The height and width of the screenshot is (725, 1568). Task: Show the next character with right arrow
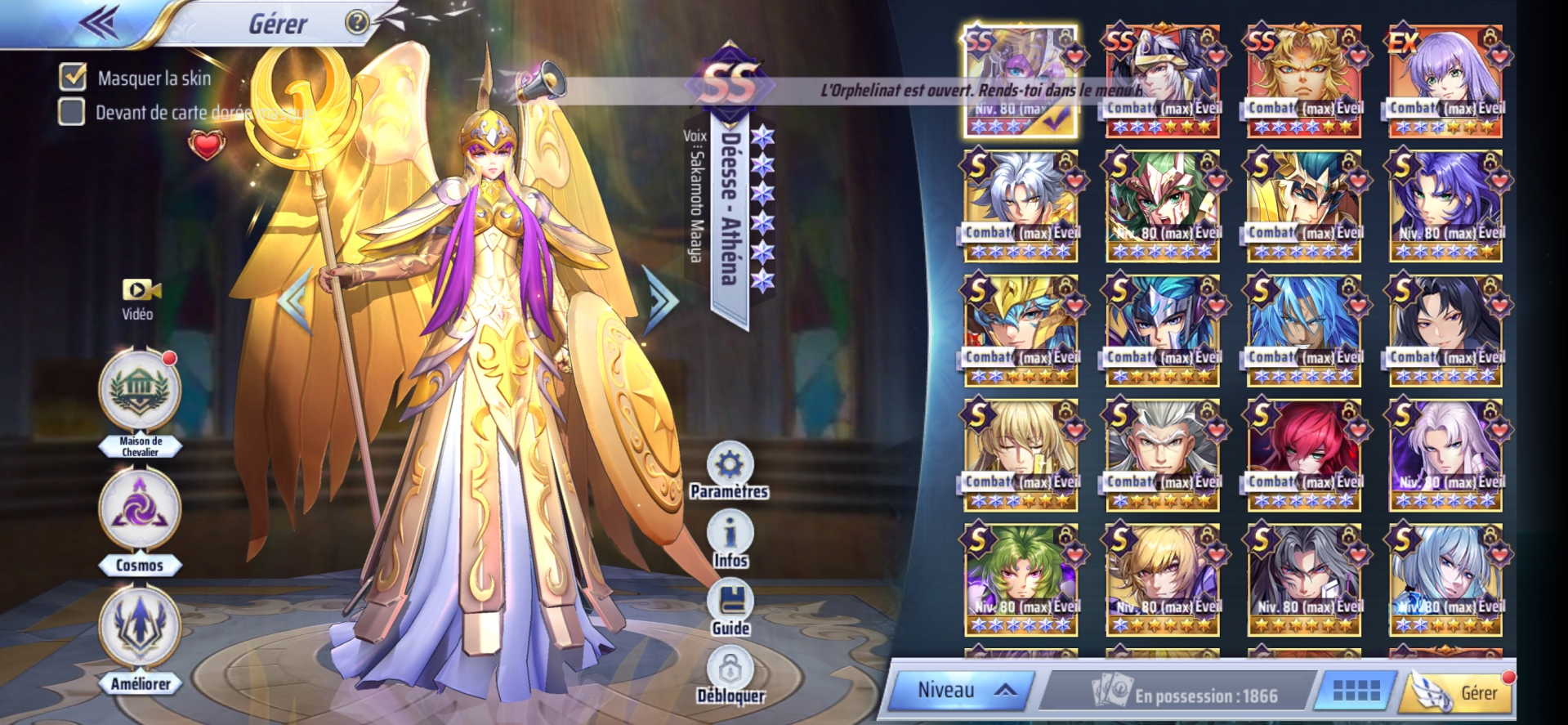point(660,300)
